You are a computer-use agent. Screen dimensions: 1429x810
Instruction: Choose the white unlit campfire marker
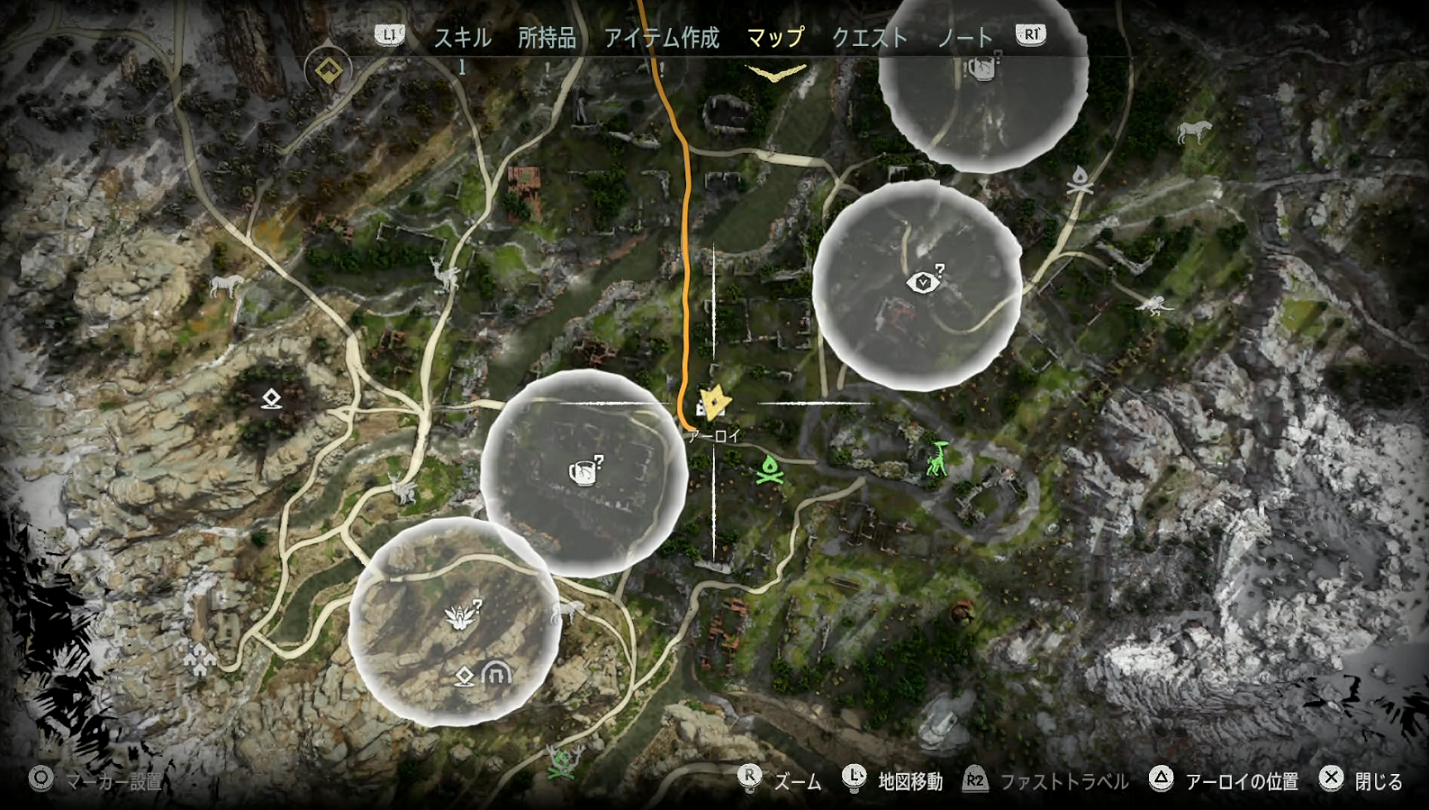coord(1079,181)
